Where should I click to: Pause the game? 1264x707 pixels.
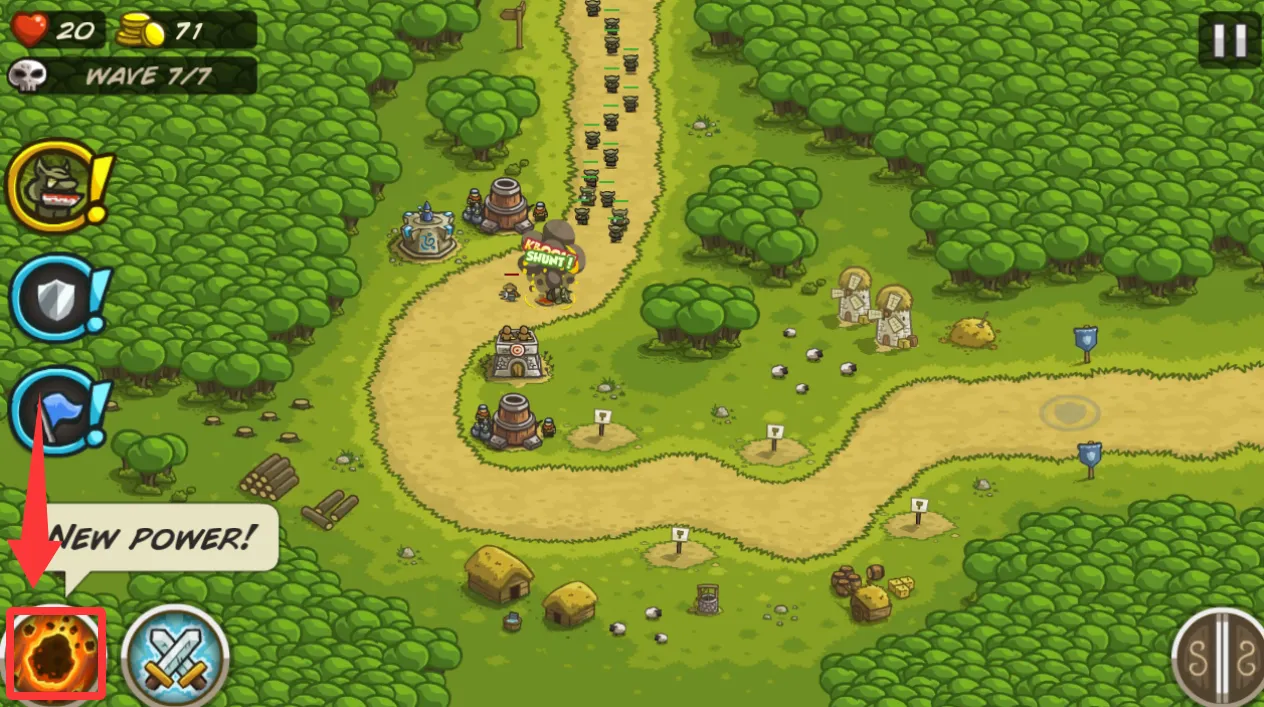(x=1229, y=40)
